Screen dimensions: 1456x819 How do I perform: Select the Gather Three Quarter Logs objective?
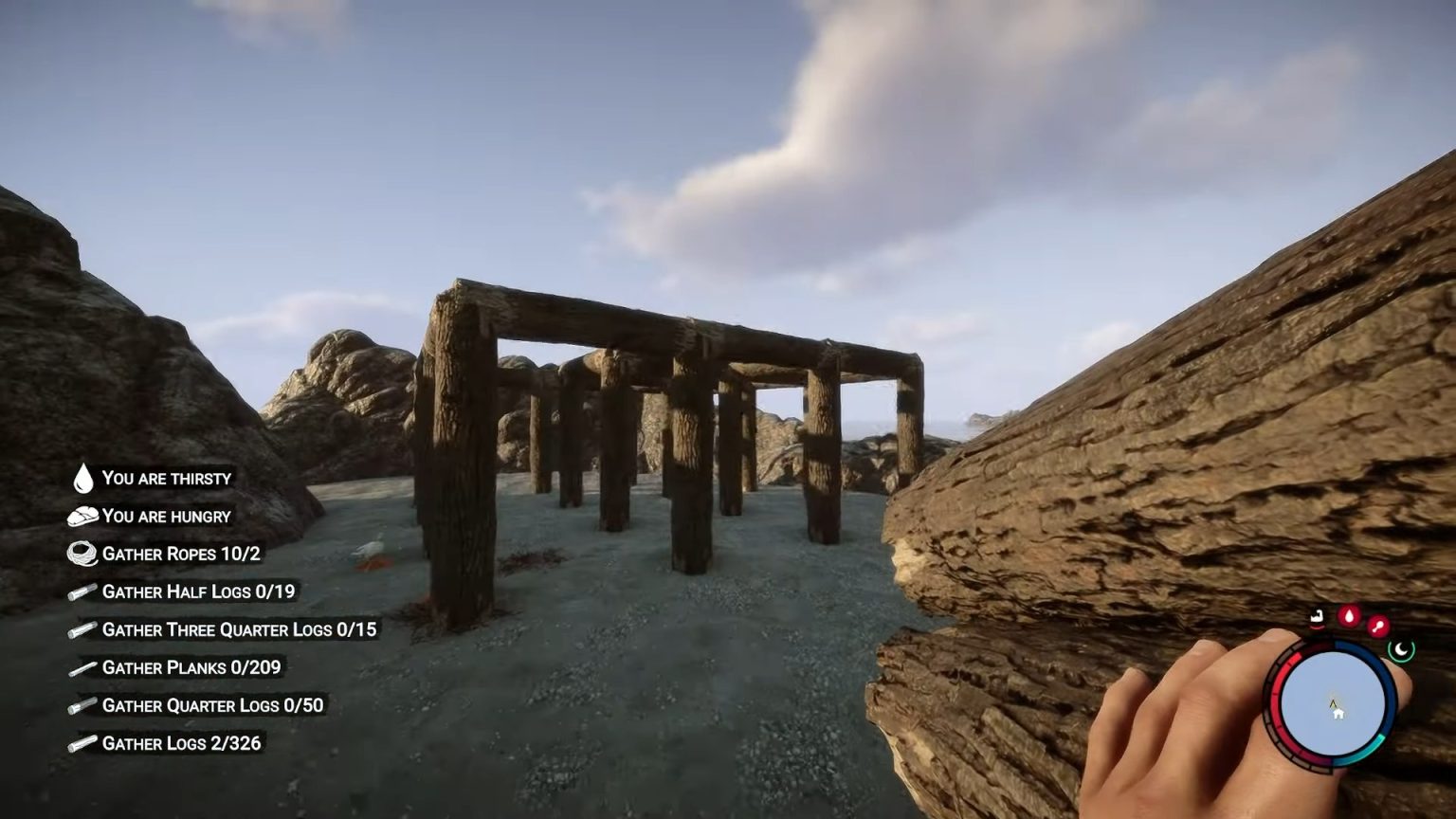point(239,629)
